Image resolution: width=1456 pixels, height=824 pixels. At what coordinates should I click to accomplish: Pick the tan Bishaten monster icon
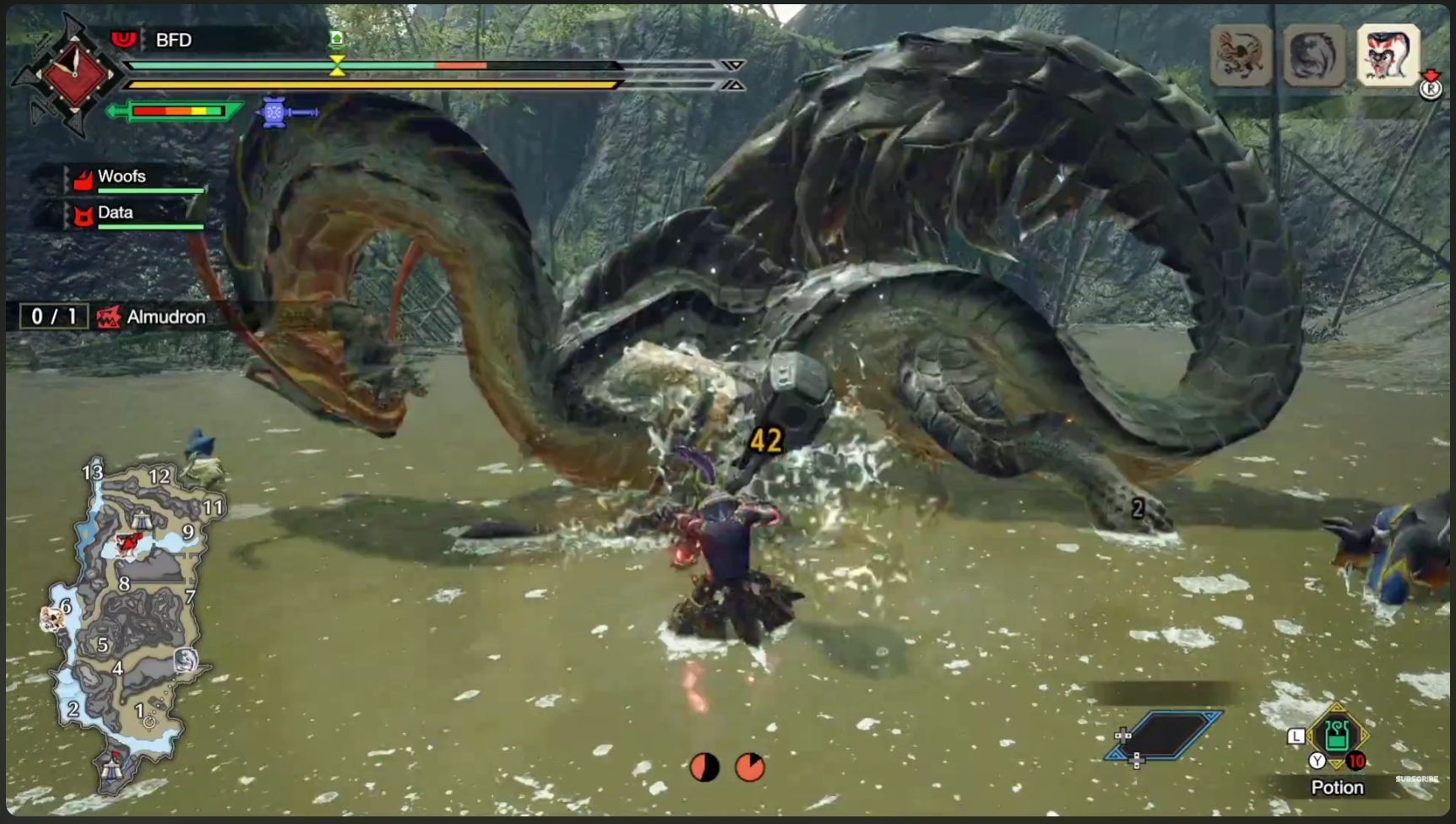pos(1240,56)
